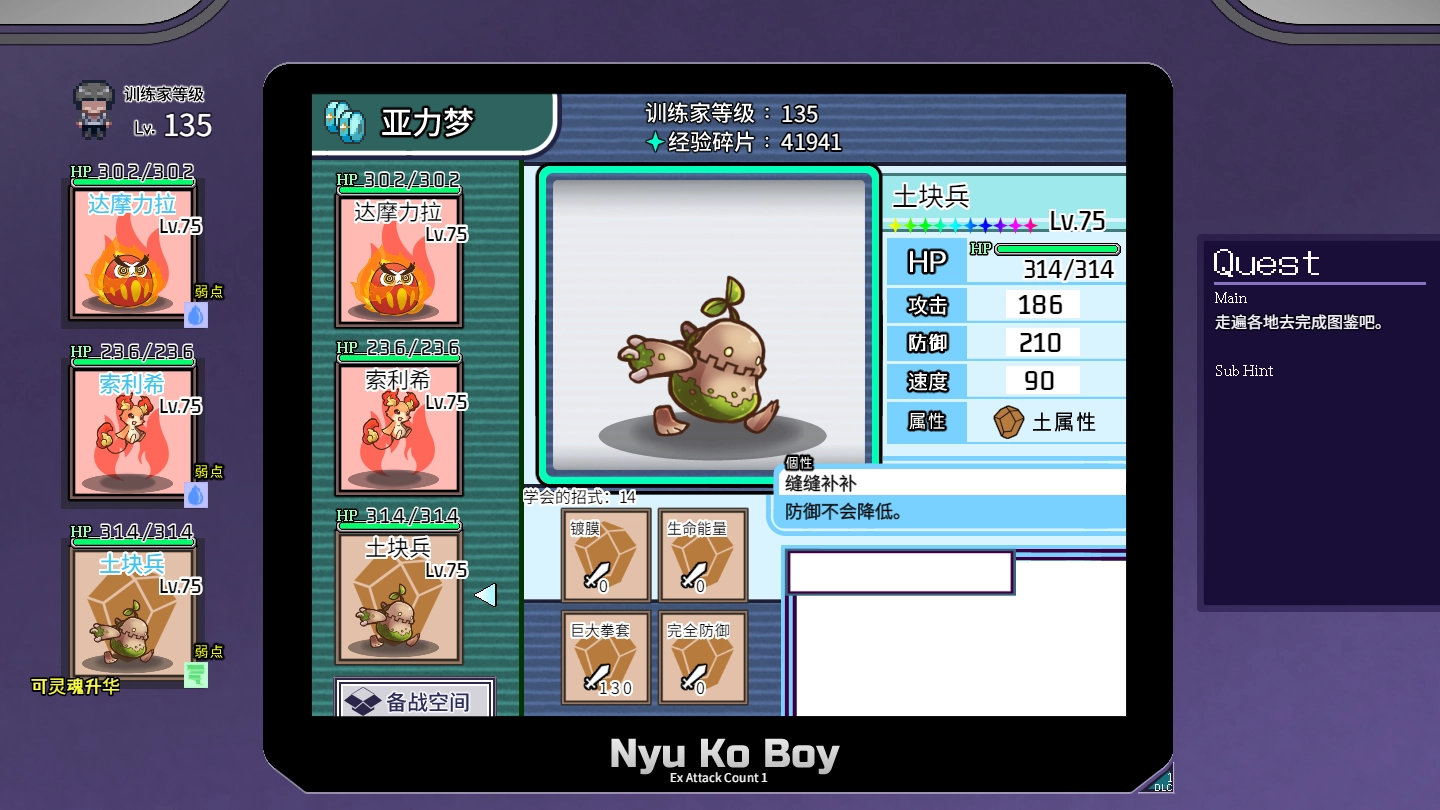Image resolution: width=1440 pixels, height=810 pixels.
Task: Select the 生命能量 move slot
Action: click(703, 555)
